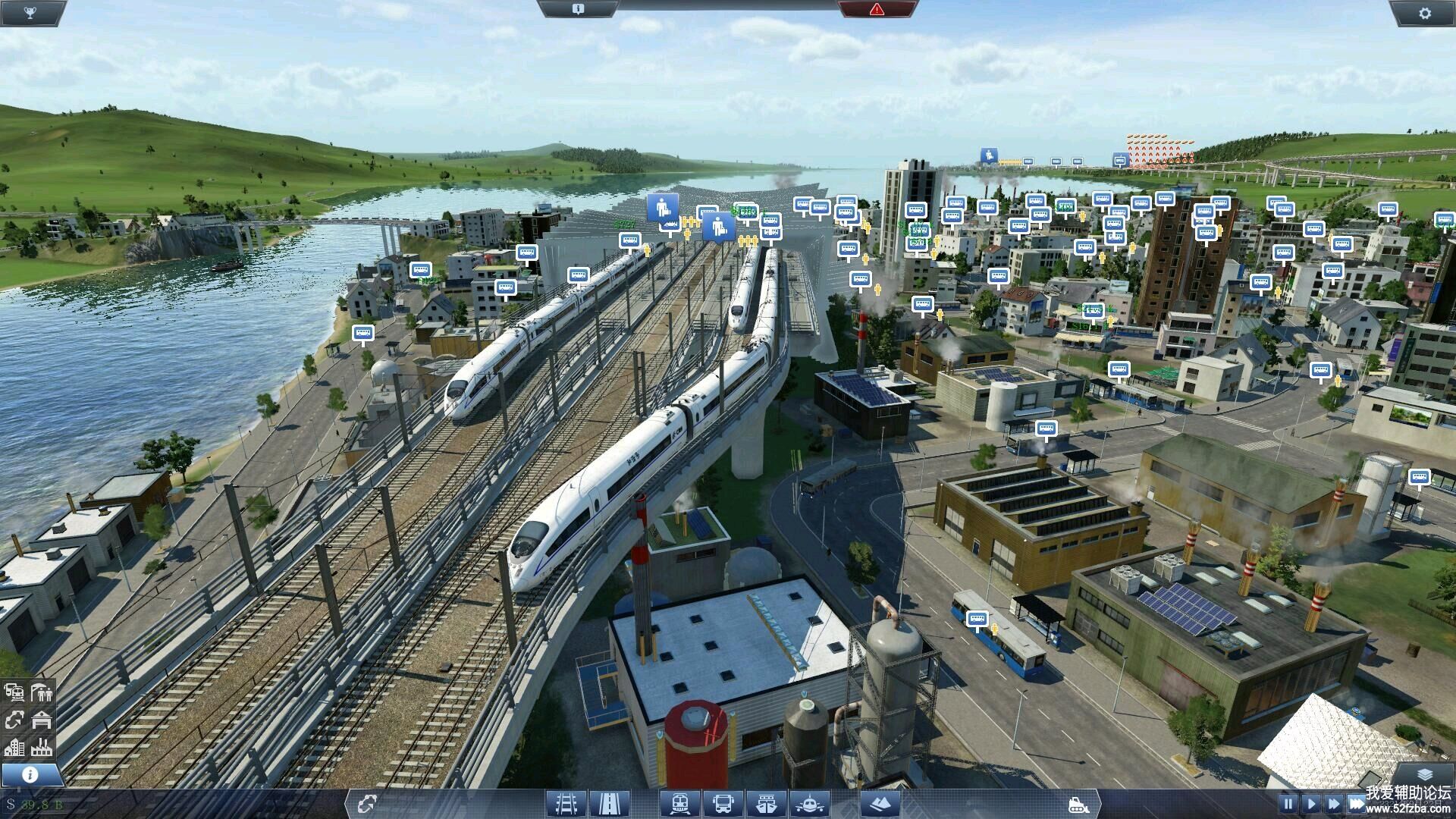This screenshot has width=1456, height=819.
Task: Open the depot list
Action: [42, 720]
